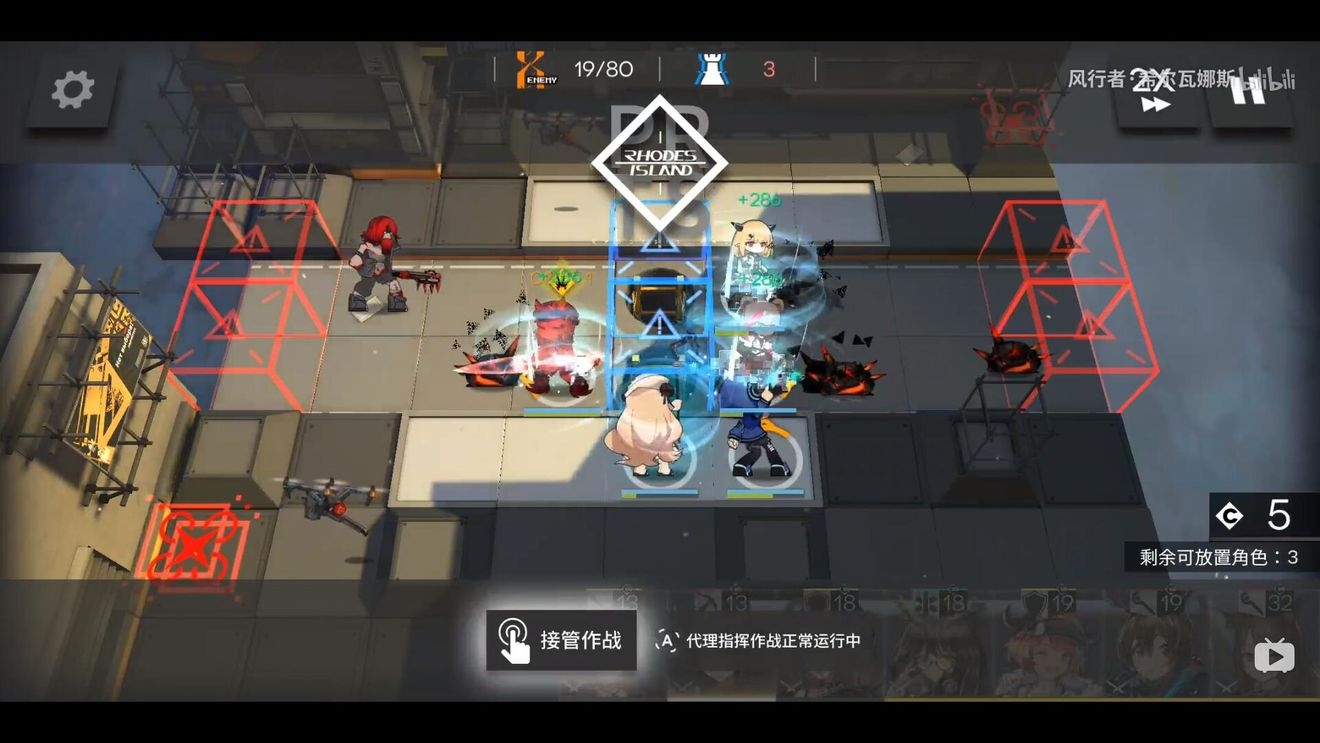
Task: Pause the battle
Action: [x=1249, y=92]
